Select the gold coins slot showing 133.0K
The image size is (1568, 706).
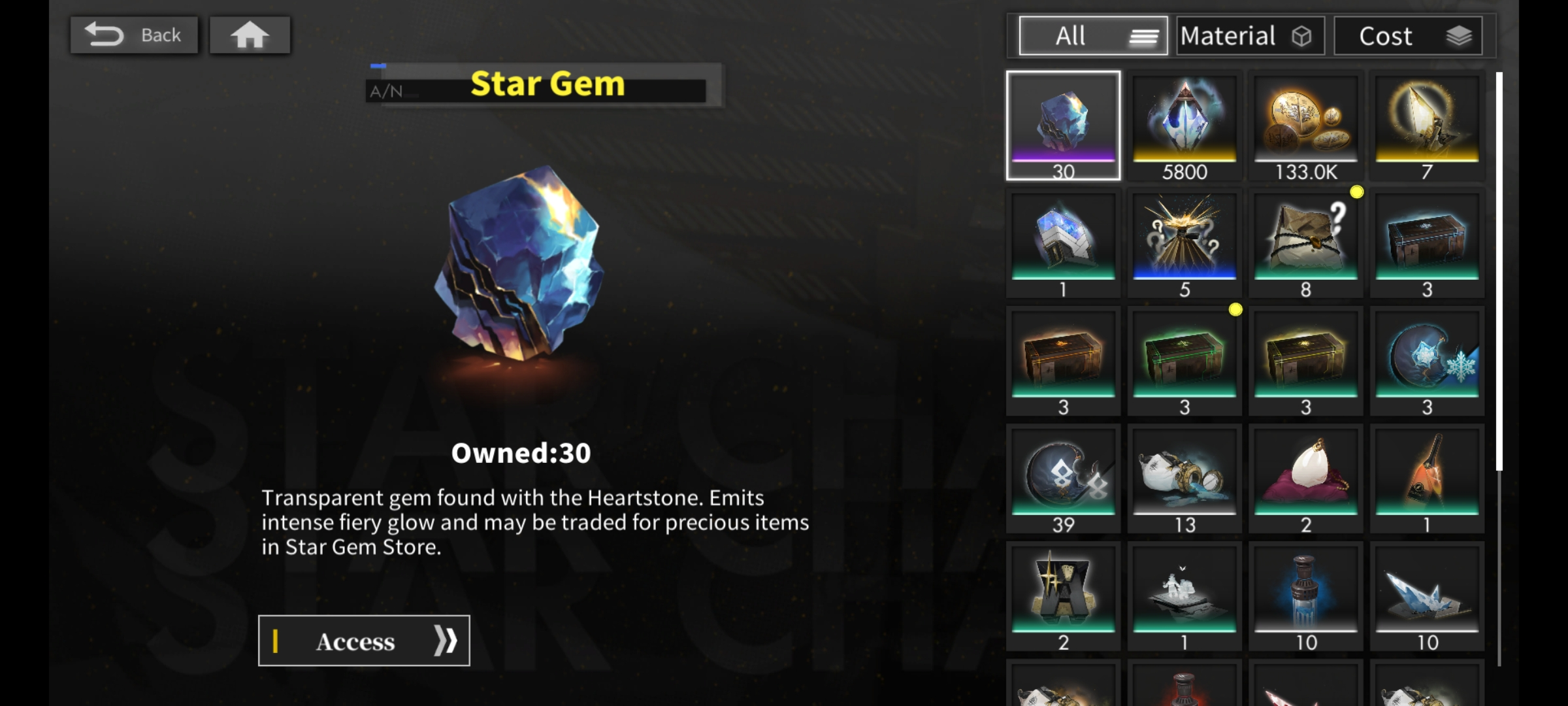point(1305,126)
